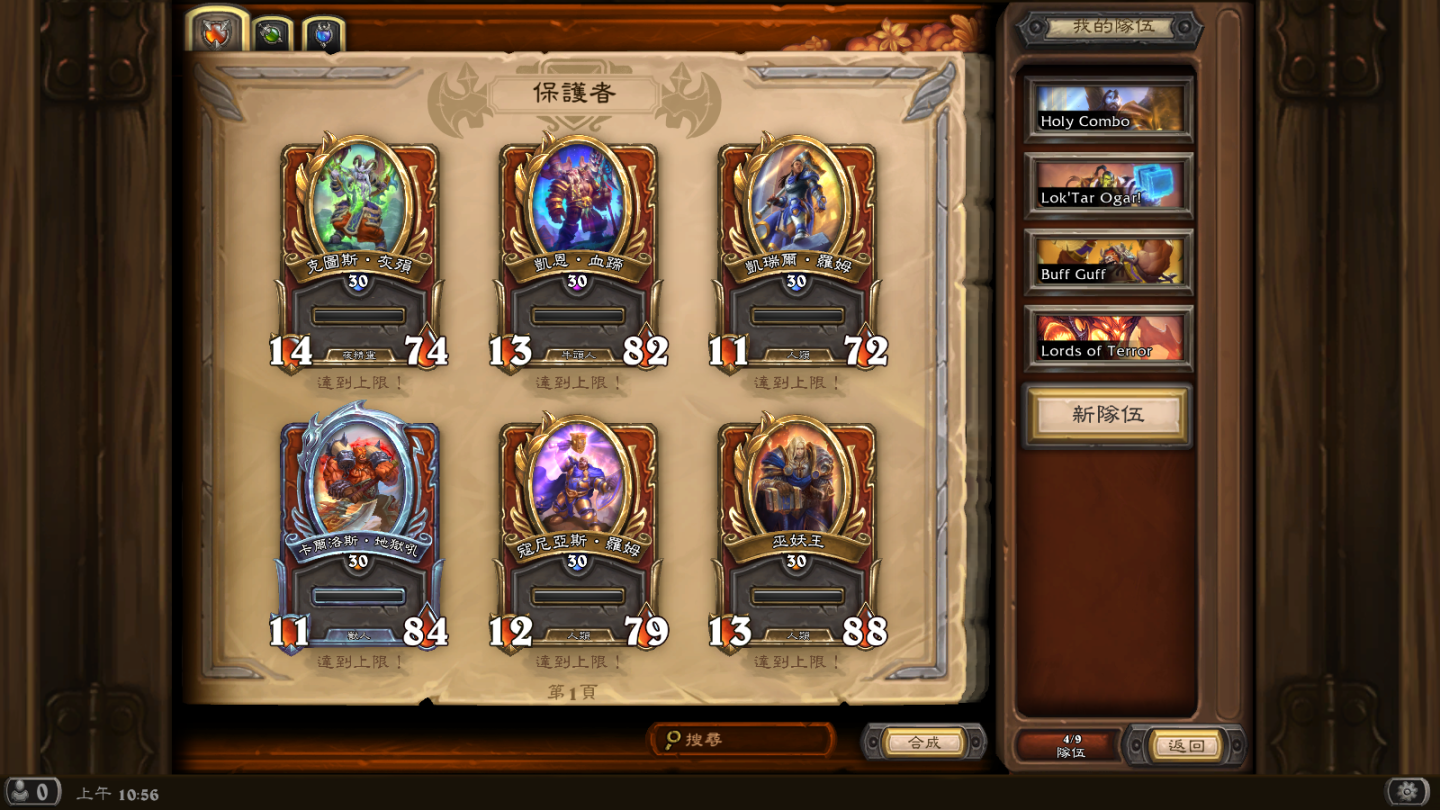Open the Lords of Terror team

click(1108, 339)
